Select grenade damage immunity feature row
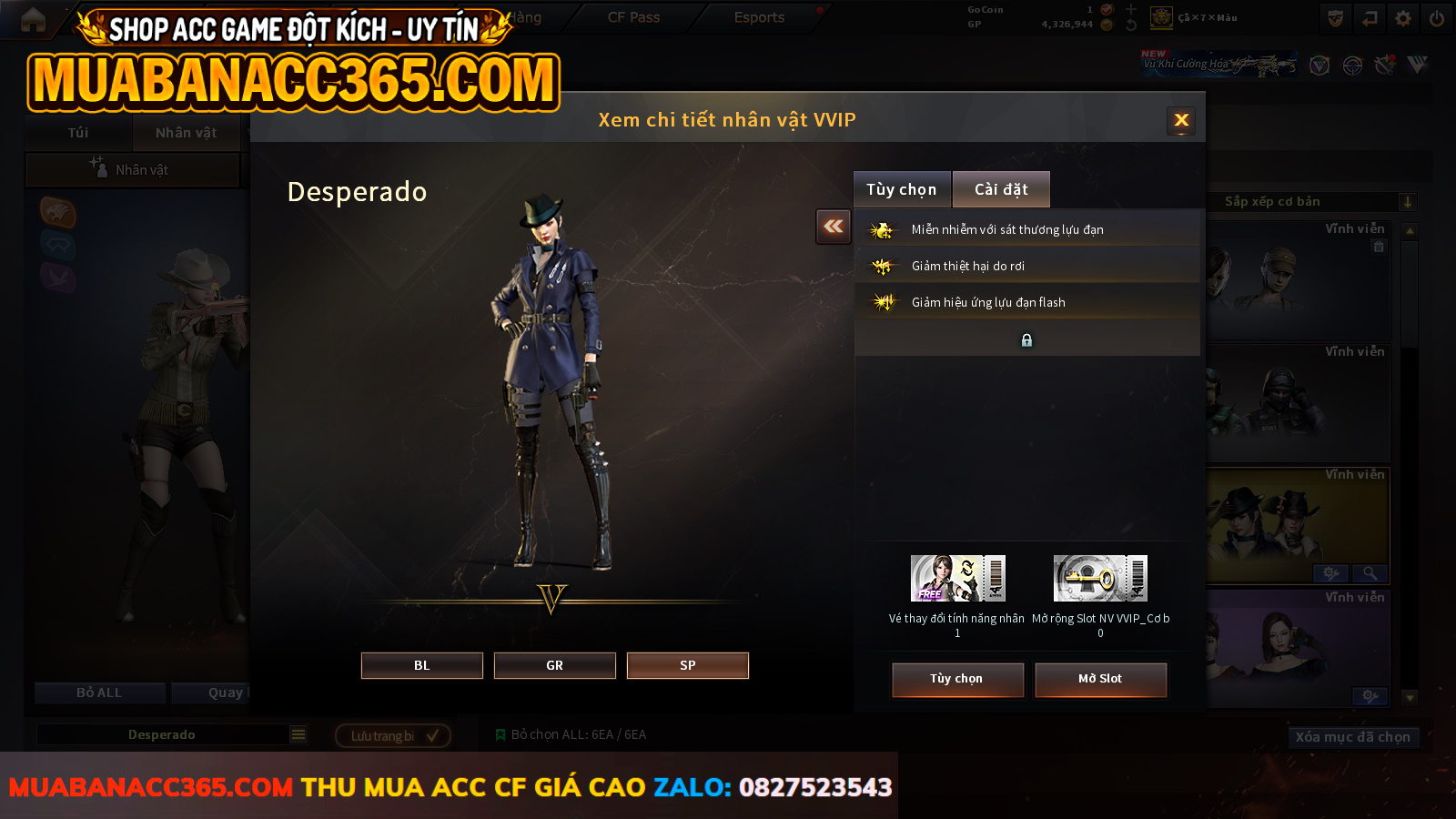This screenshot has height=819, width=1456. 1026,229
